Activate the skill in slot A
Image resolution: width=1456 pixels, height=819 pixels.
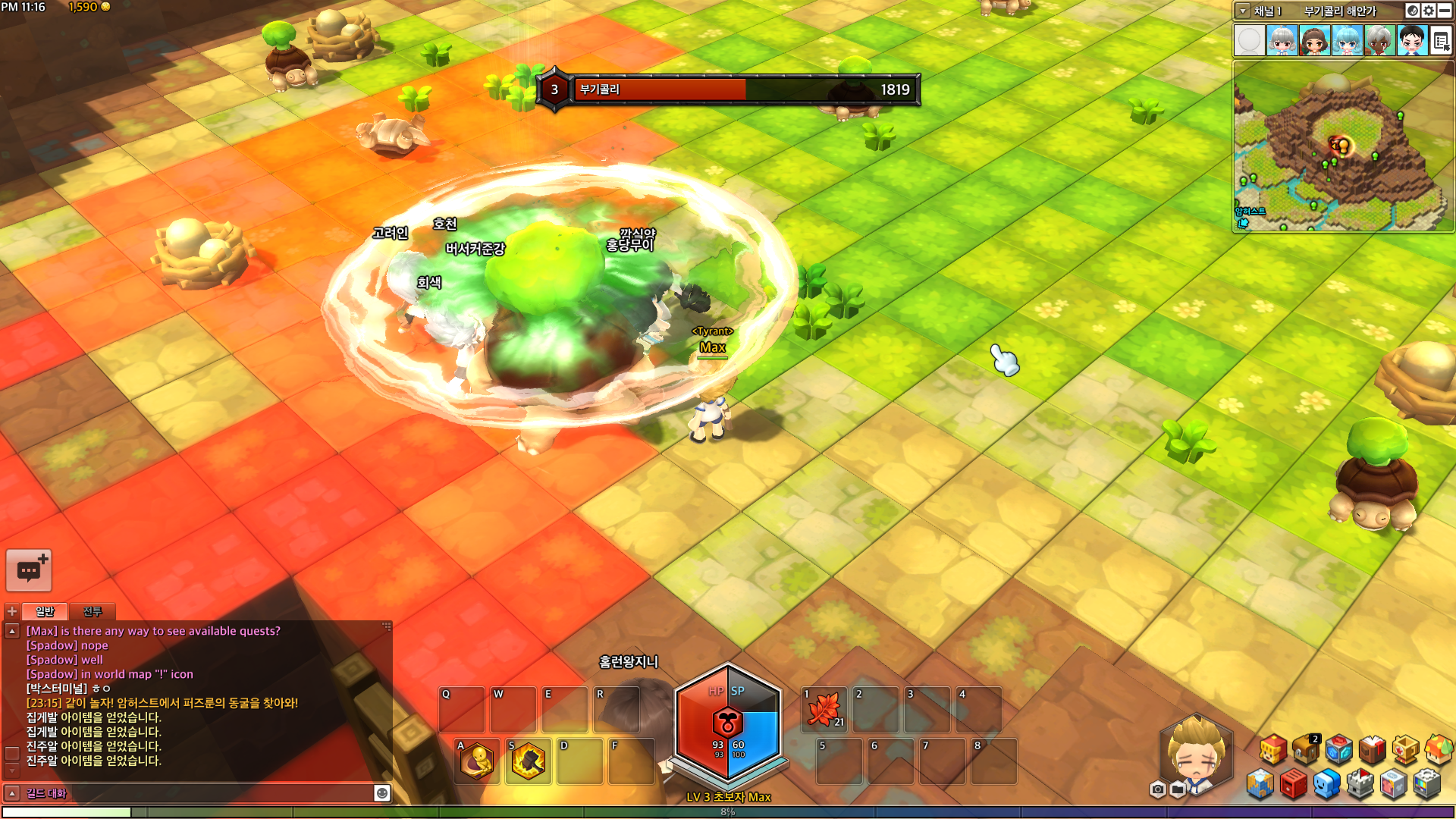click(x=477, y=761)
